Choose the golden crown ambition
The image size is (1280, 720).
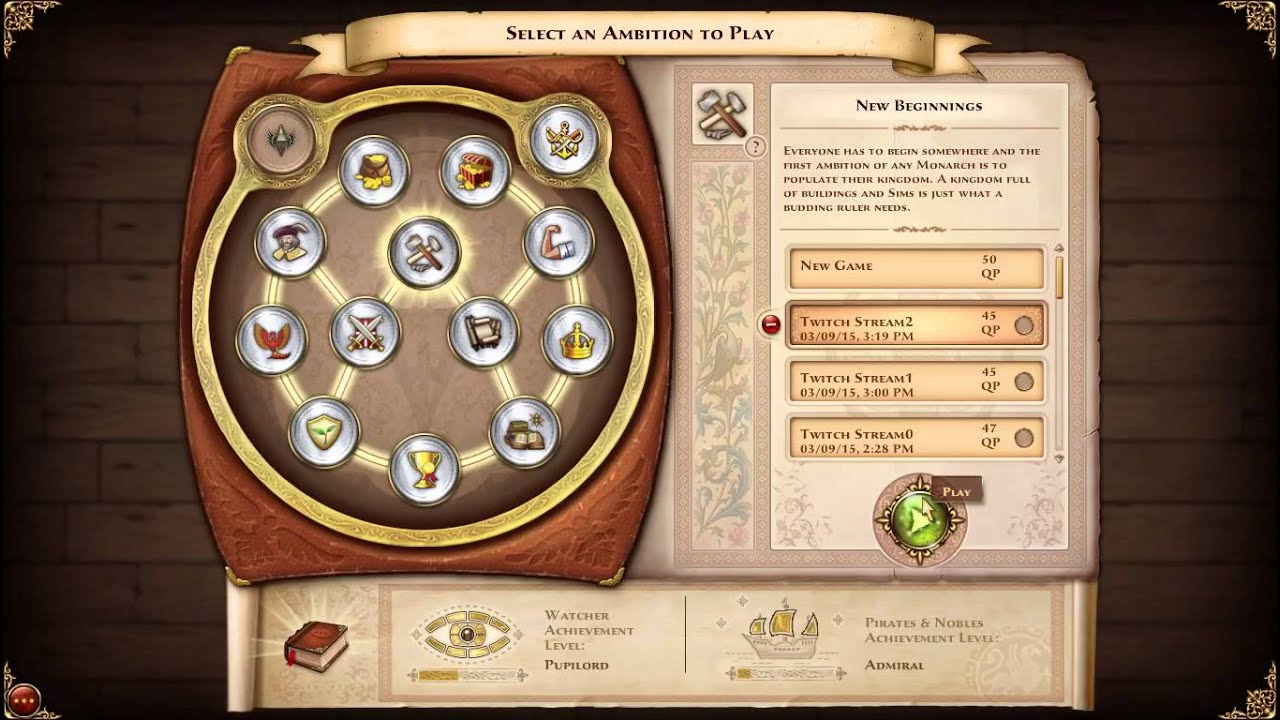pos(577,340)
